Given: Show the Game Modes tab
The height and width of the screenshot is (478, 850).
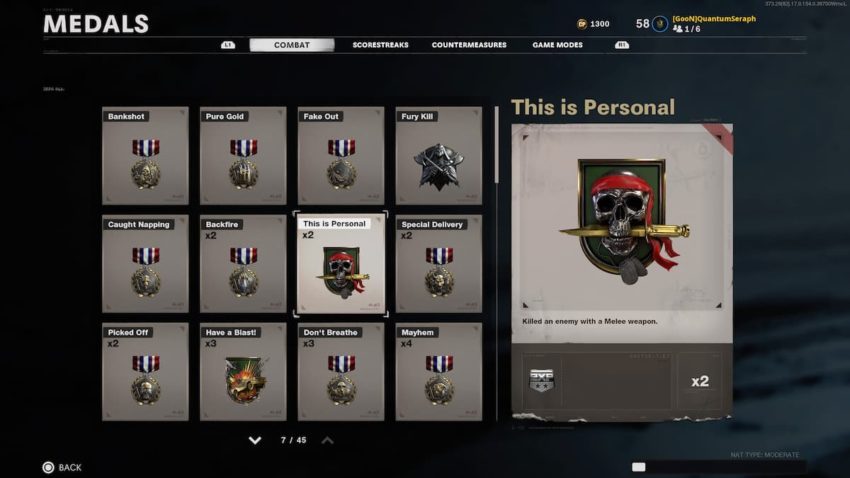Looking at the screenshot, I should coord(558,45).
